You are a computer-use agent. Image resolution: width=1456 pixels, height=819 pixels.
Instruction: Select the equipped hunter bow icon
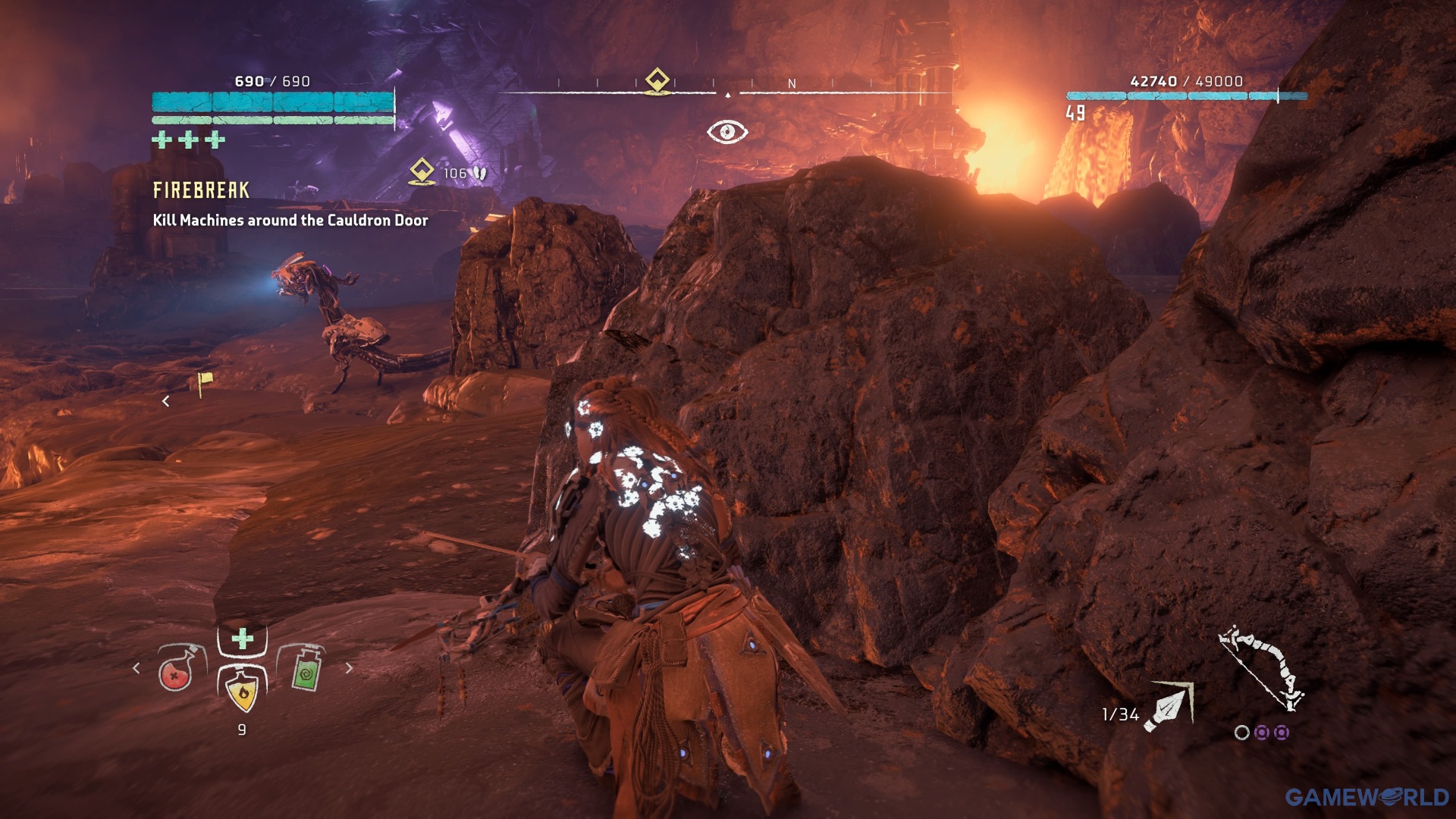1261,669
